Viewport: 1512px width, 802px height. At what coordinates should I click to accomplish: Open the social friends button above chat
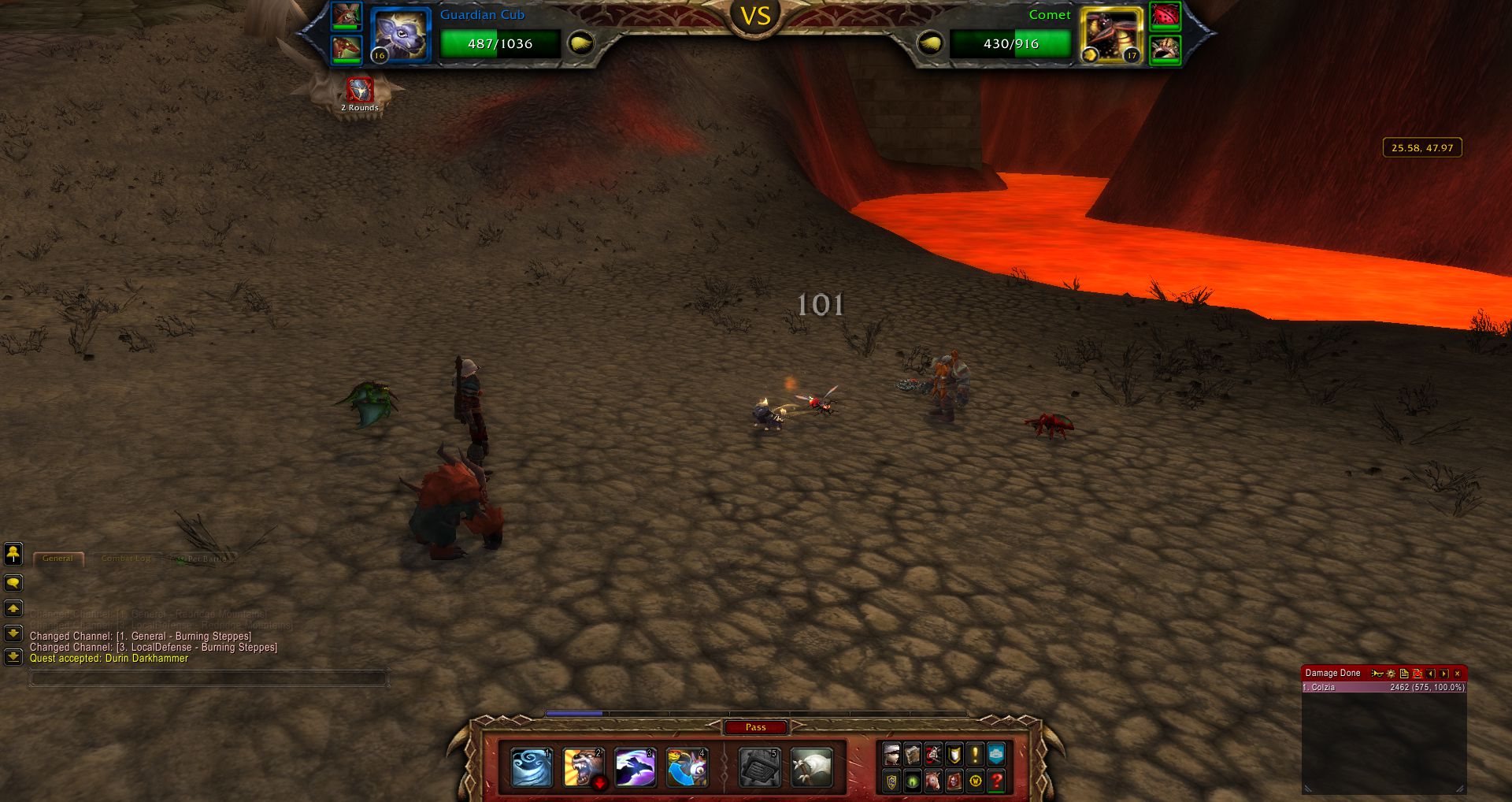click(13, 554)
